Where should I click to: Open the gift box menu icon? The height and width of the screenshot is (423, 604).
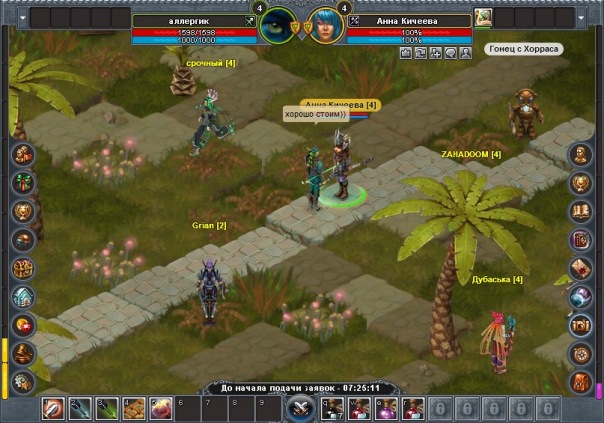24,182
